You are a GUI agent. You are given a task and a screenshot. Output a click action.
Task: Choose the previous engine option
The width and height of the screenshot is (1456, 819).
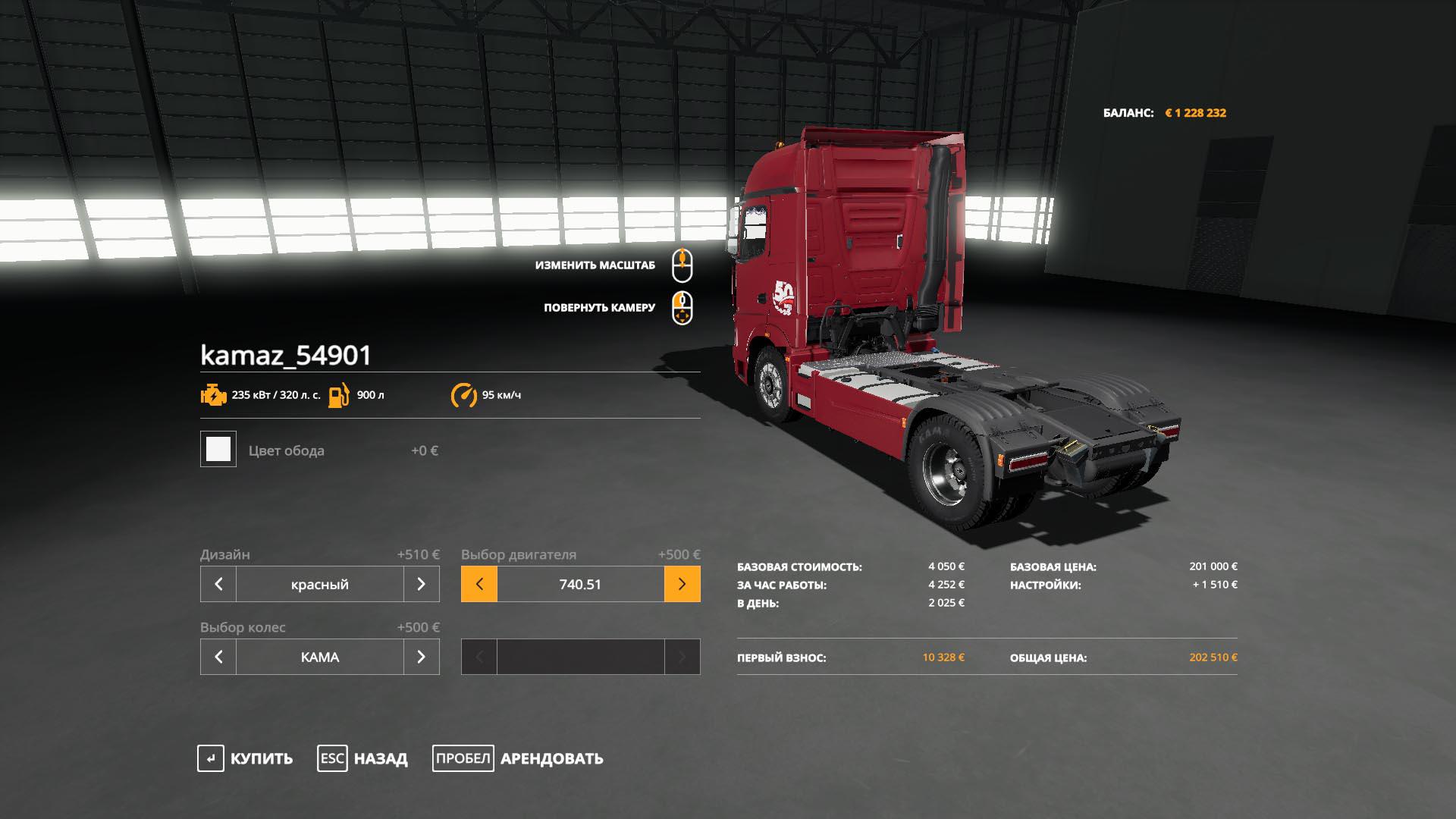pyautogui.click(x=479, y=584)
